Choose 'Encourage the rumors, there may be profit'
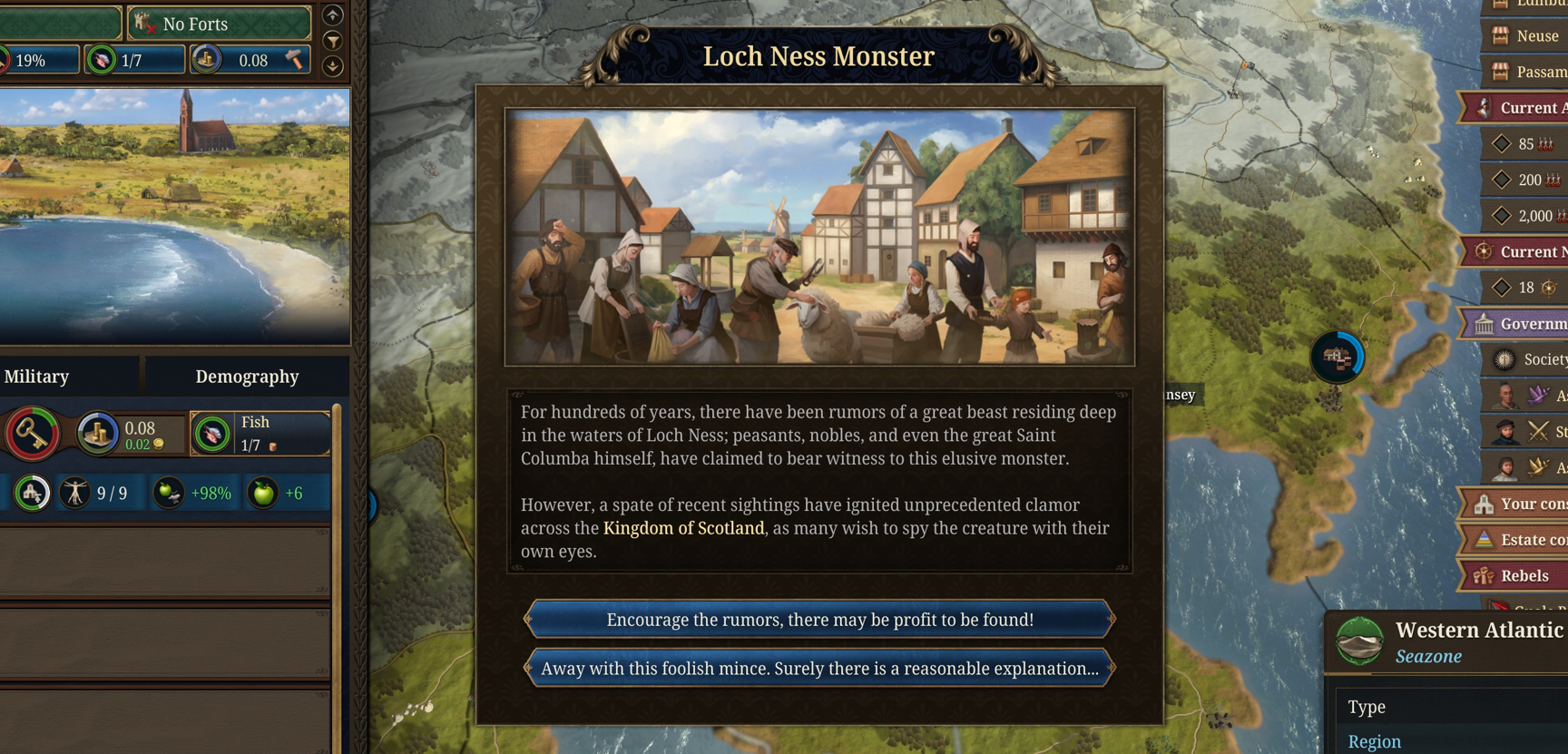Viewport: 1568px width, 754px height. [x=818, y=619]
